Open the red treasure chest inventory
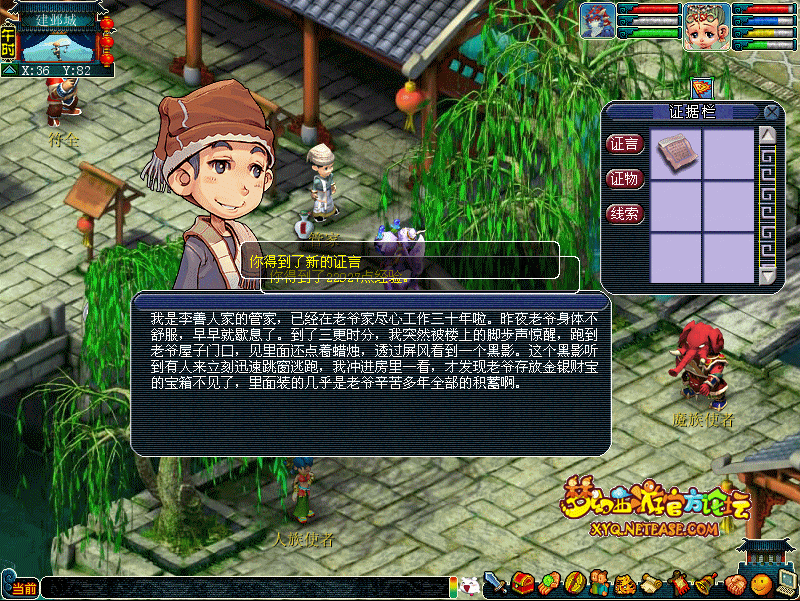This screenshot has width=800, height=601. (x=521, y=582)
